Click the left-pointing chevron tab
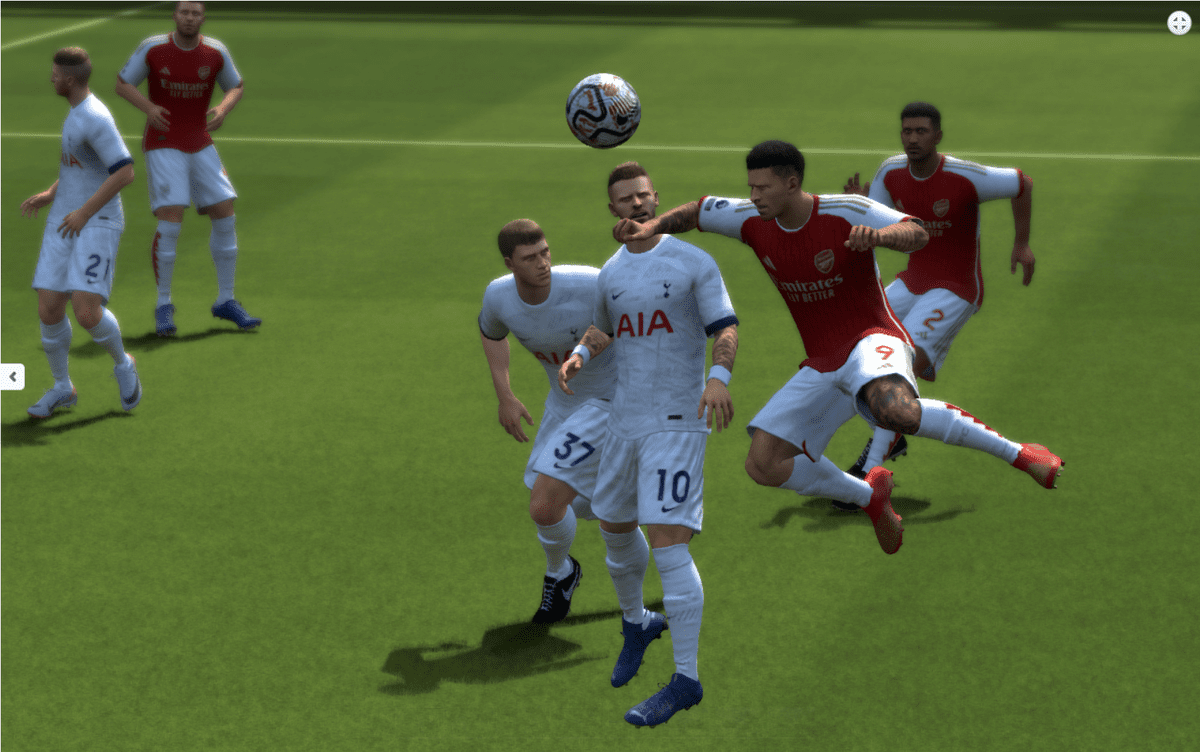The height and width of the screenshot is (752, 1200). pos(12,377)
